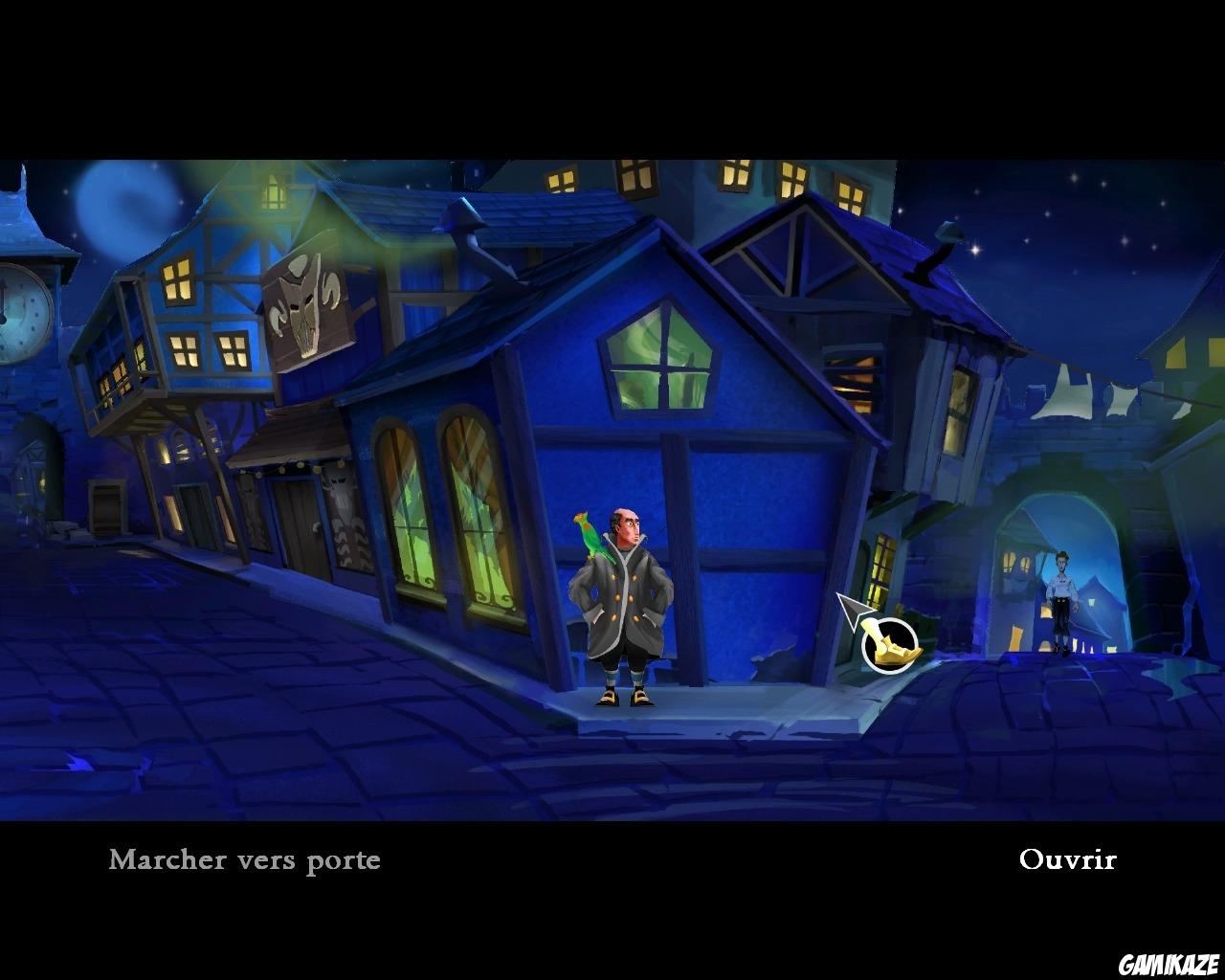Screen dimensions: 1225x980
Task: Select the green parrot on Guybrush's shoulder
Action: coord(595,538)
